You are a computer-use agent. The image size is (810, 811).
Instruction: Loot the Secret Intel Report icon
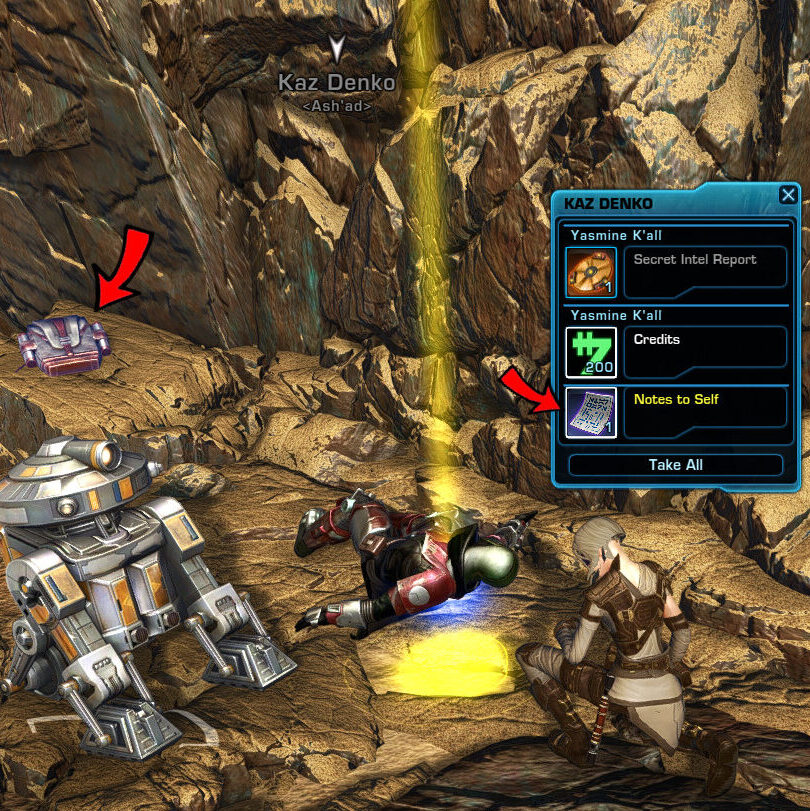tap(591, 272)
